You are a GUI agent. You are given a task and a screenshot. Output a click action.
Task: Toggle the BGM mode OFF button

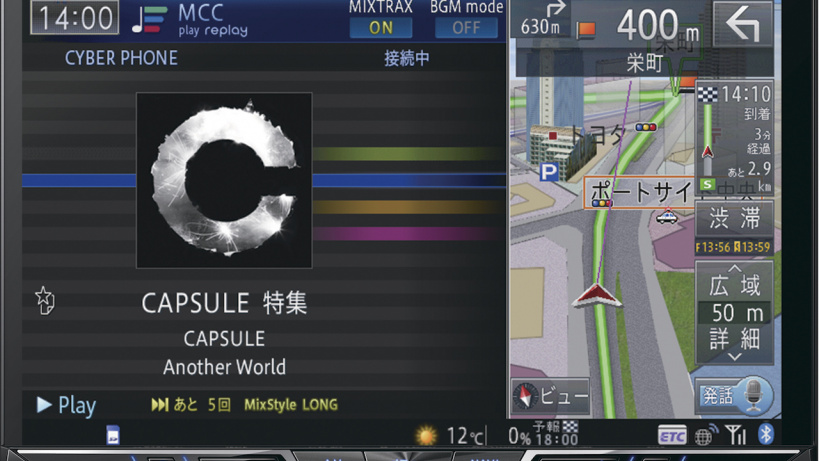[x=466, y=27]
